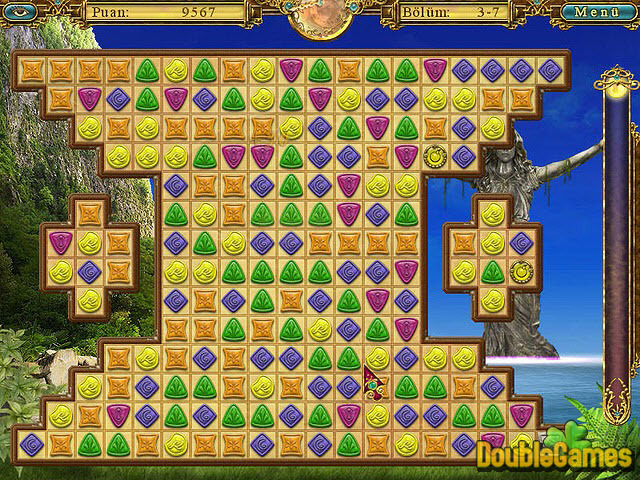This screenshot has height=480, width=640.
Task: Select the gold ring tile on main board
Action: [434, 155]
